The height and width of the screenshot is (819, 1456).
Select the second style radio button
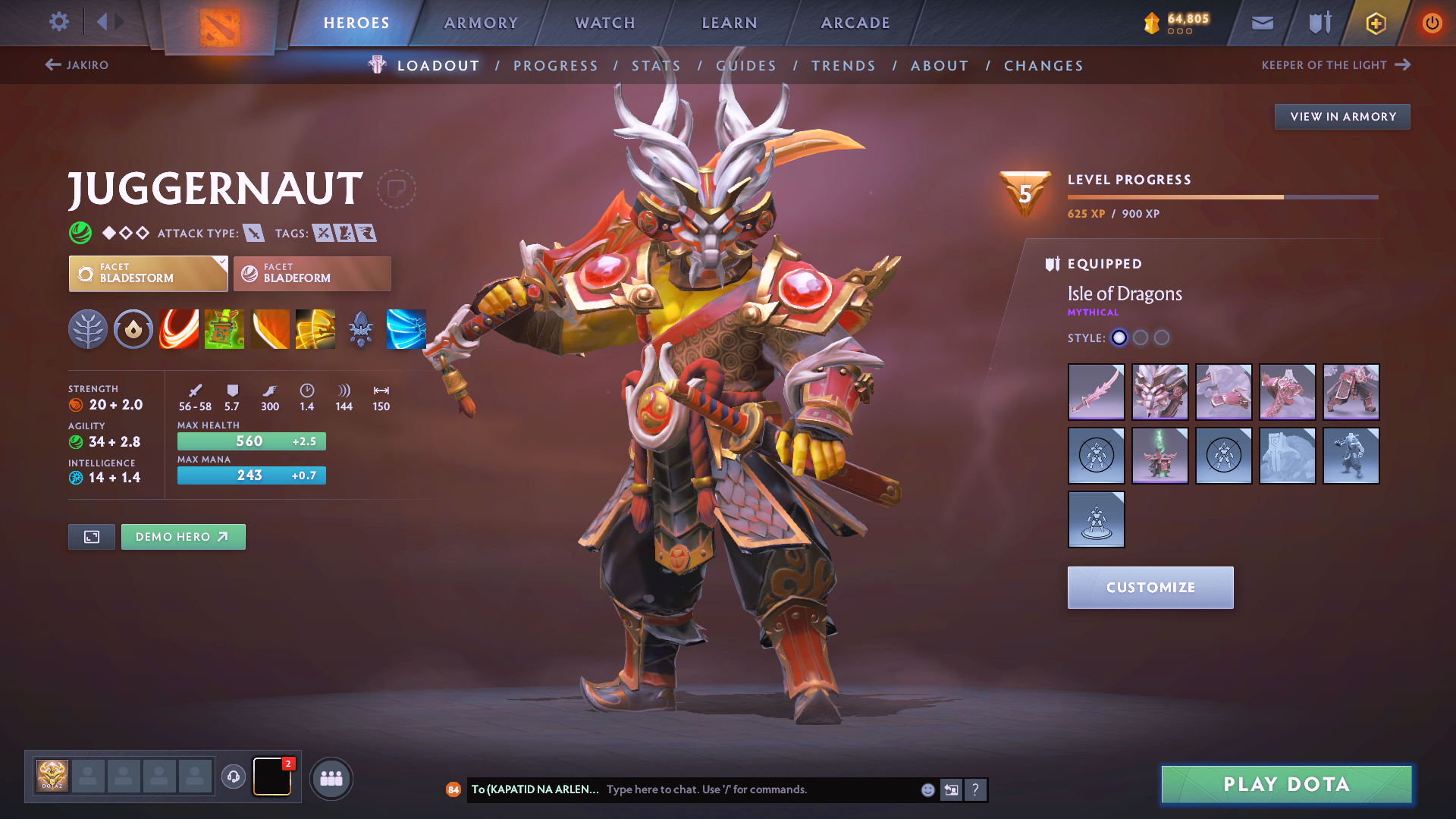pyautogui.click(x=1141, y=338)
